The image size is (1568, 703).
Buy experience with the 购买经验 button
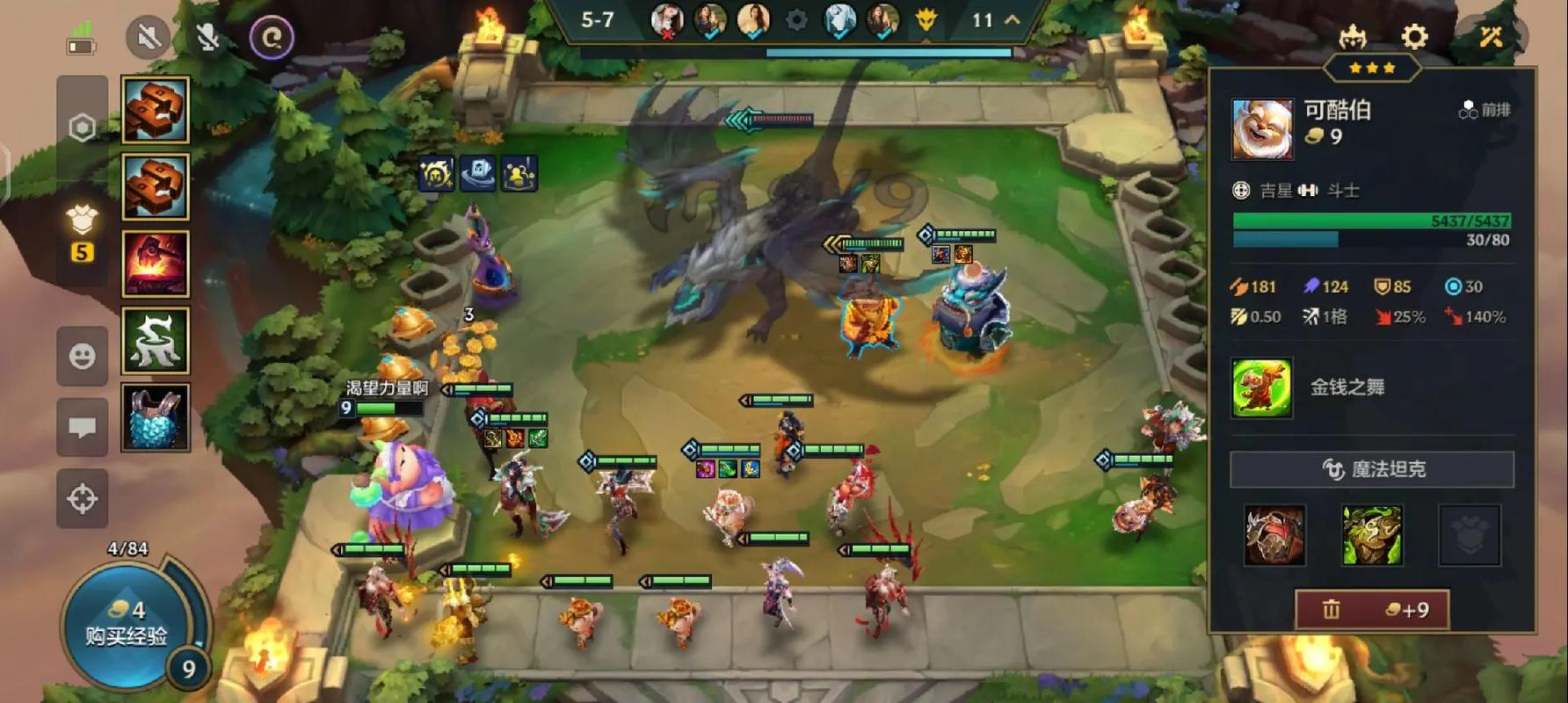pyautogui.click(x=126, y=624)
